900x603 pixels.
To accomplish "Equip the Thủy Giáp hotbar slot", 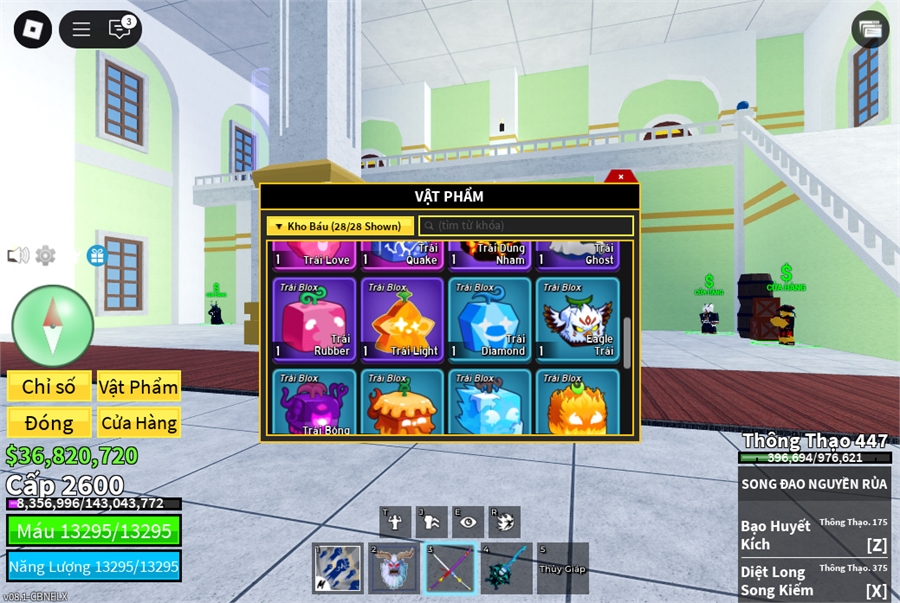I will [x=562, y=568].
